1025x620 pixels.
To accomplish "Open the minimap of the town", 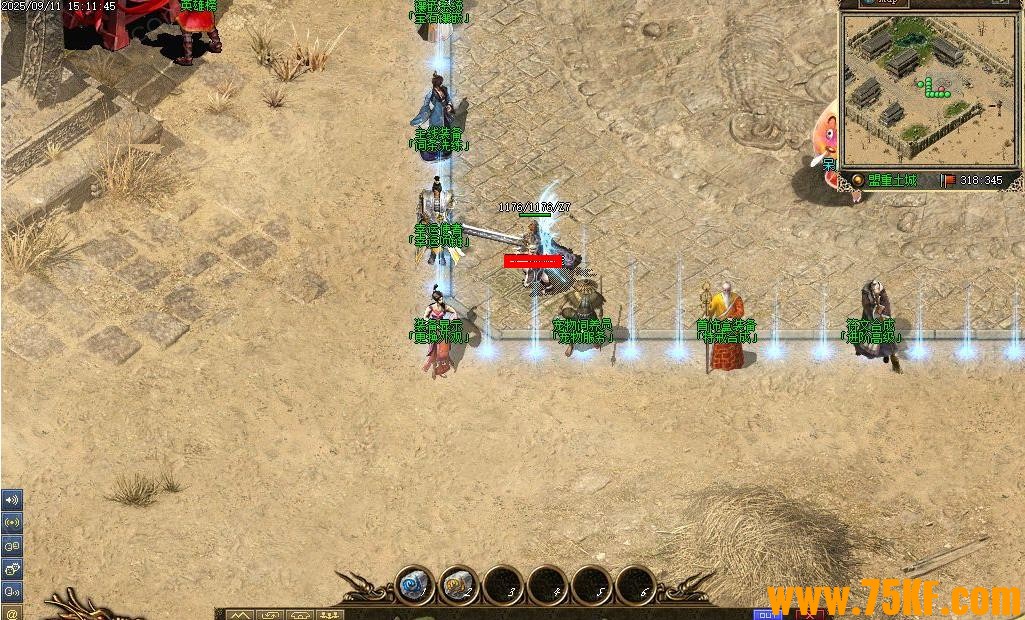I will pos(929,90).
